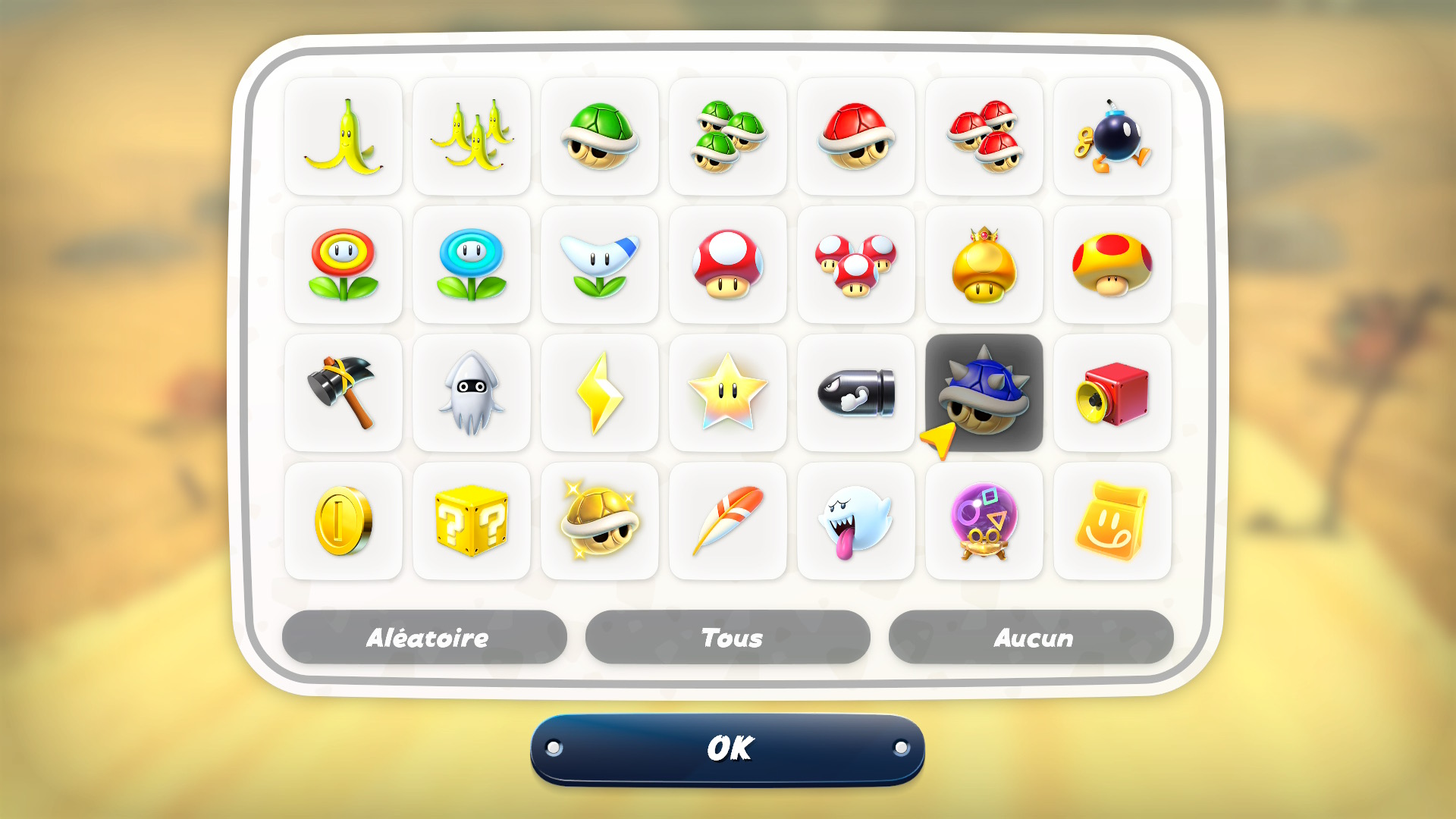Toggle the triple bananas item
The height and width of the screenshot is (819, 1456).
click(x=472, y=136)
